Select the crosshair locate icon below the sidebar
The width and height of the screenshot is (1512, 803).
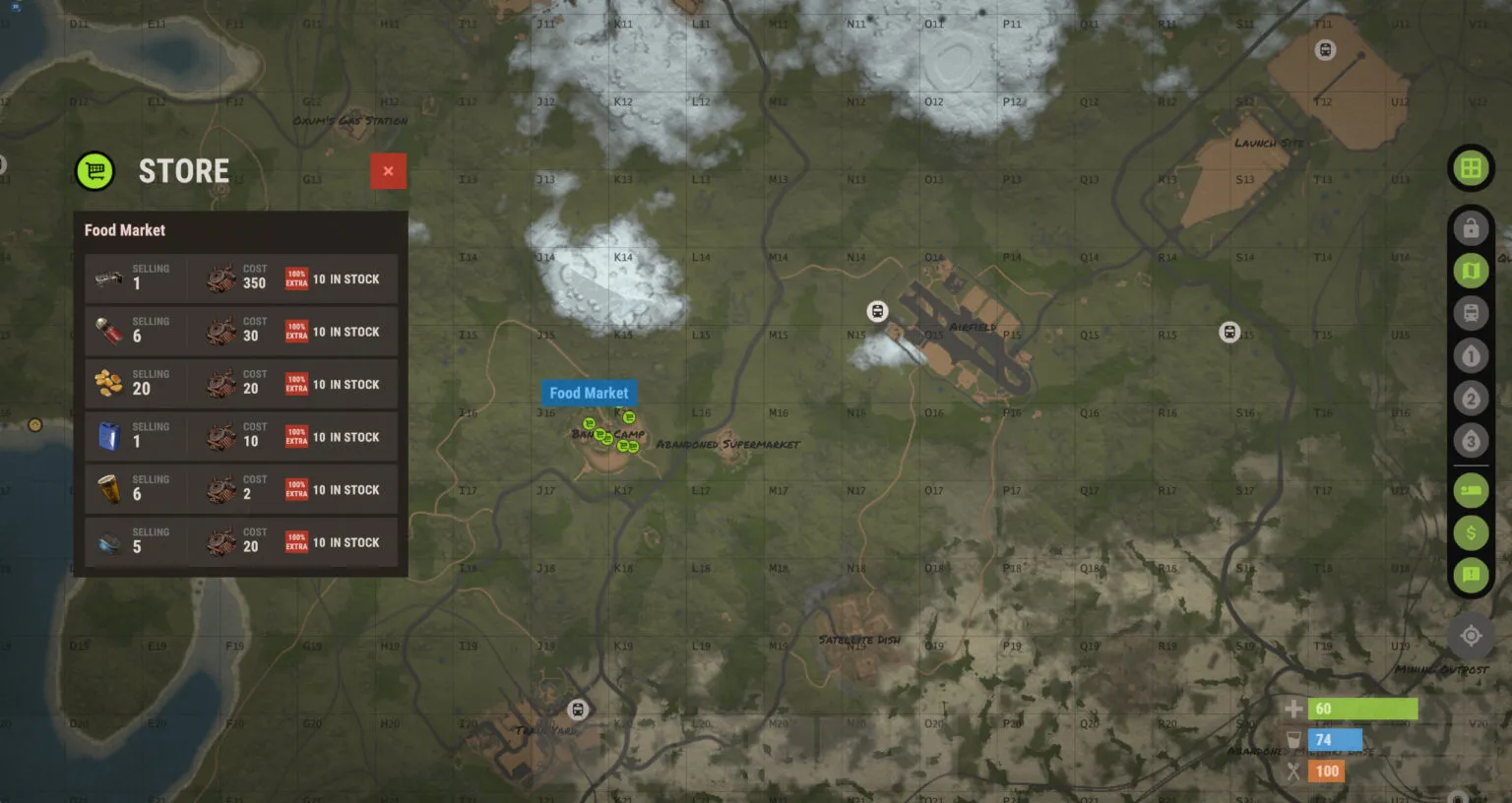click(1471, 635)
